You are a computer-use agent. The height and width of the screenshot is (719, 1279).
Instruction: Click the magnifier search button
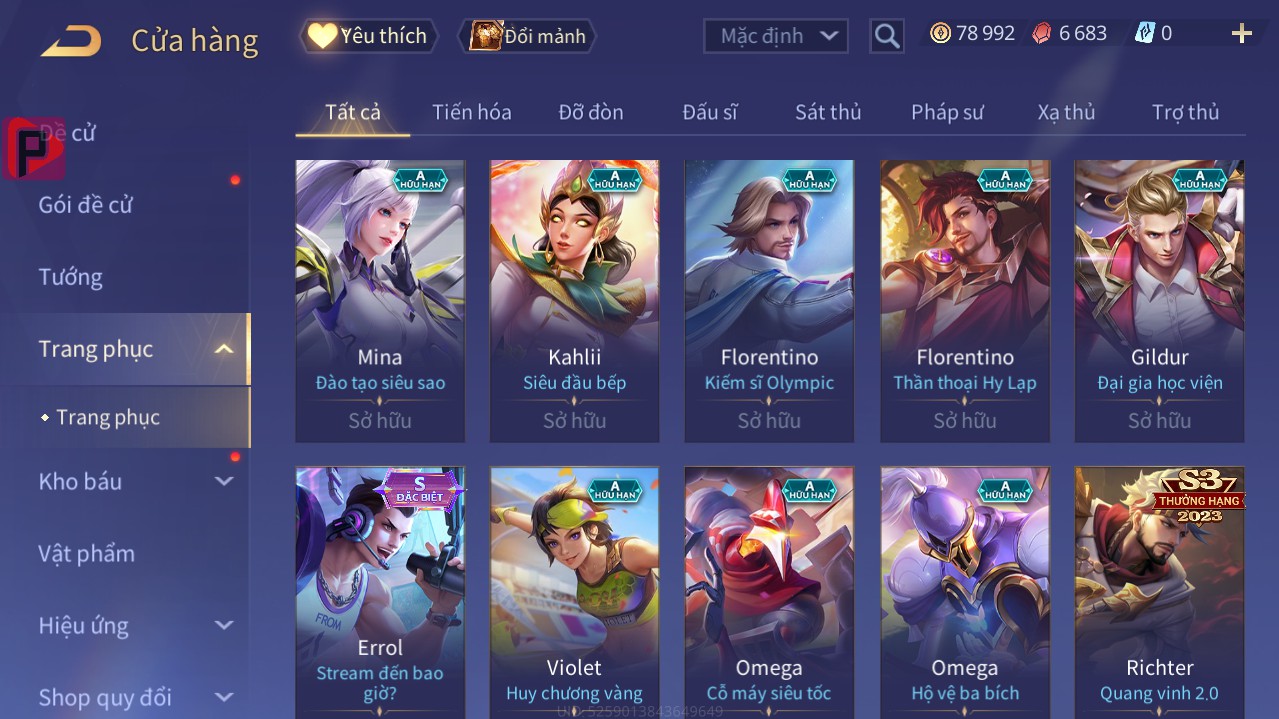(887, 36)
